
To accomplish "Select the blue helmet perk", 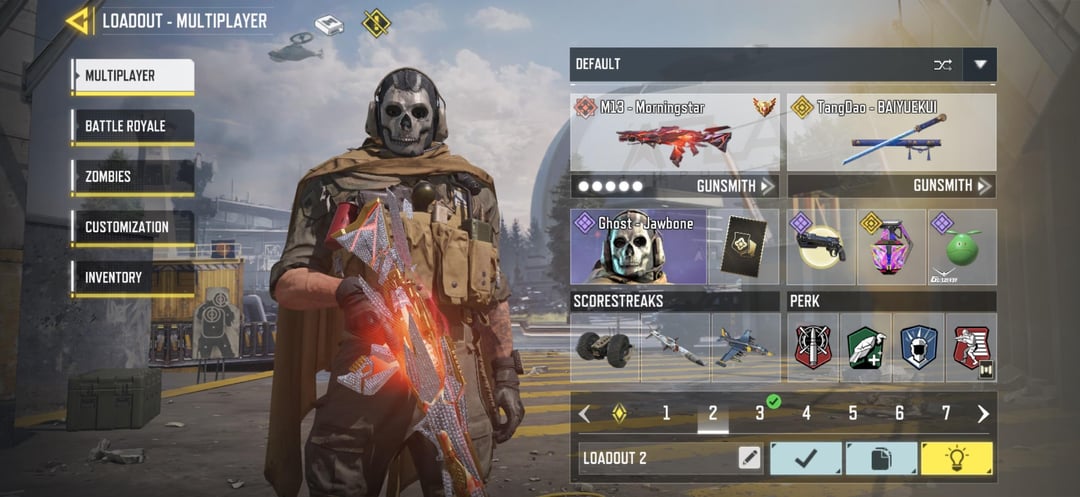I will (x=918, y=347).
